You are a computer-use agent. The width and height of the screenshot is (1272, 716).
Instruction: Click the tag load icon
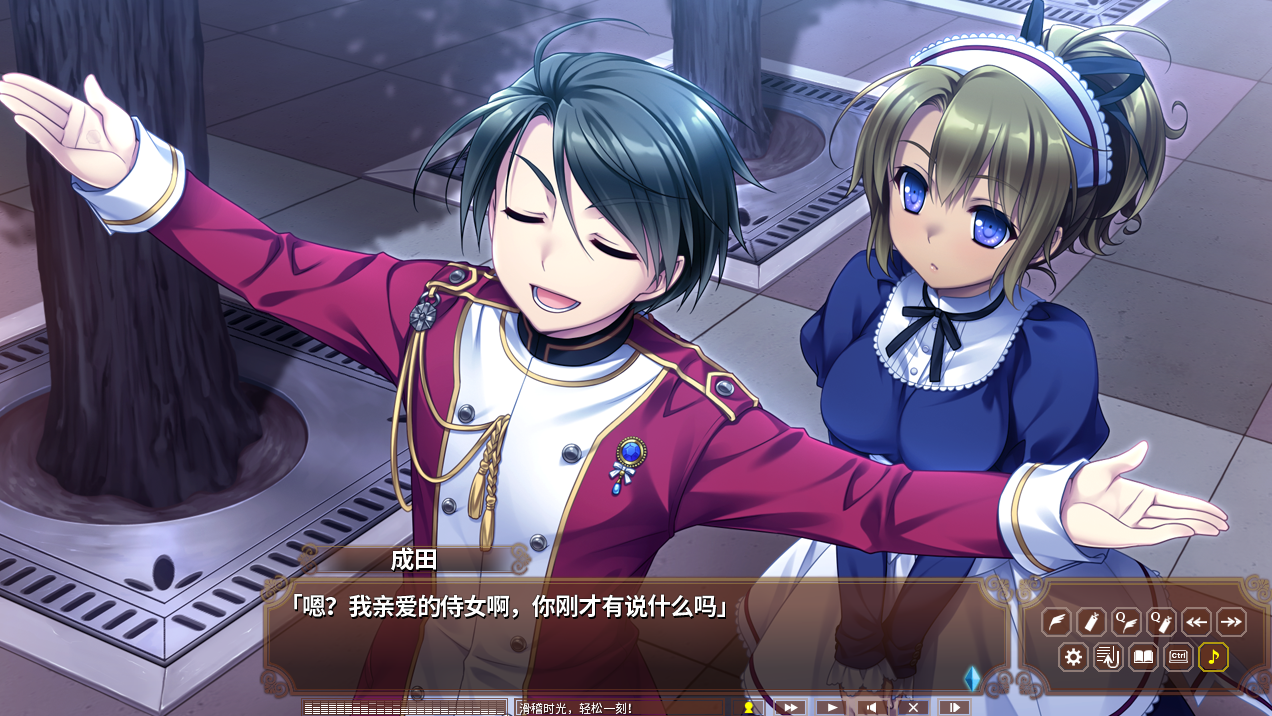pos(1091,622)
